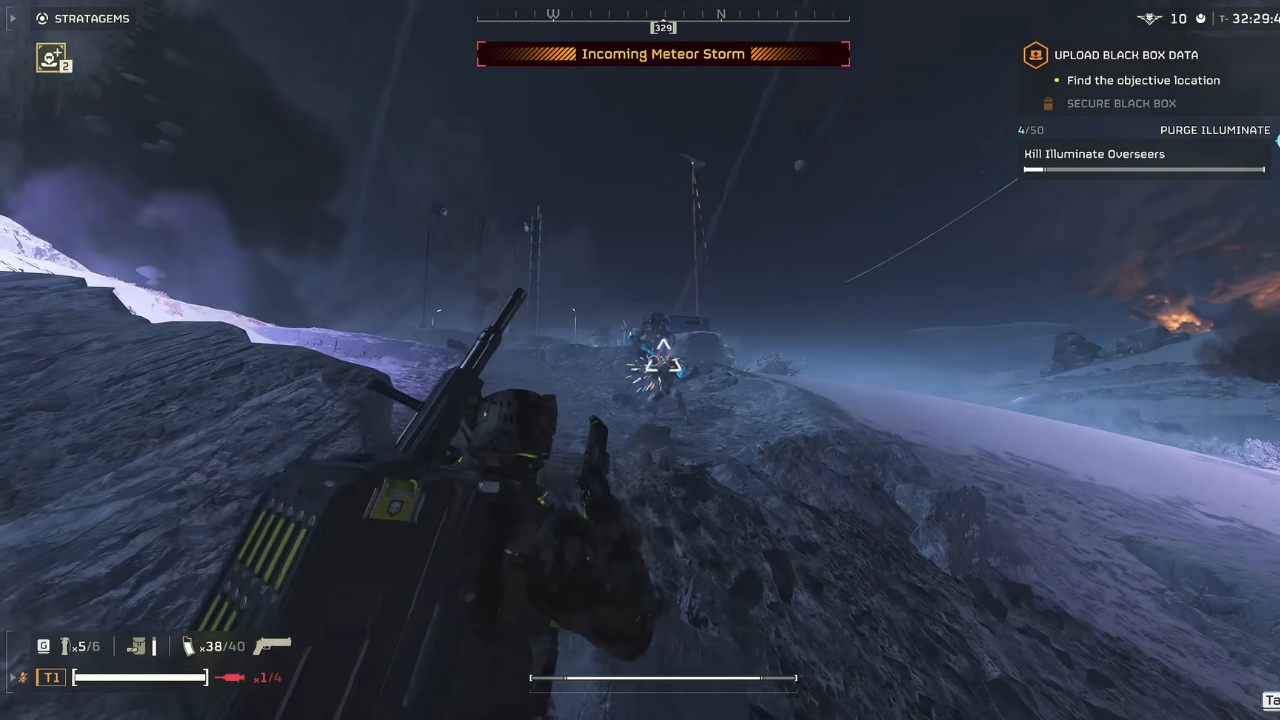Click the Stratagems header label
The image size is (1280, 720).
[x=92, y=18]
